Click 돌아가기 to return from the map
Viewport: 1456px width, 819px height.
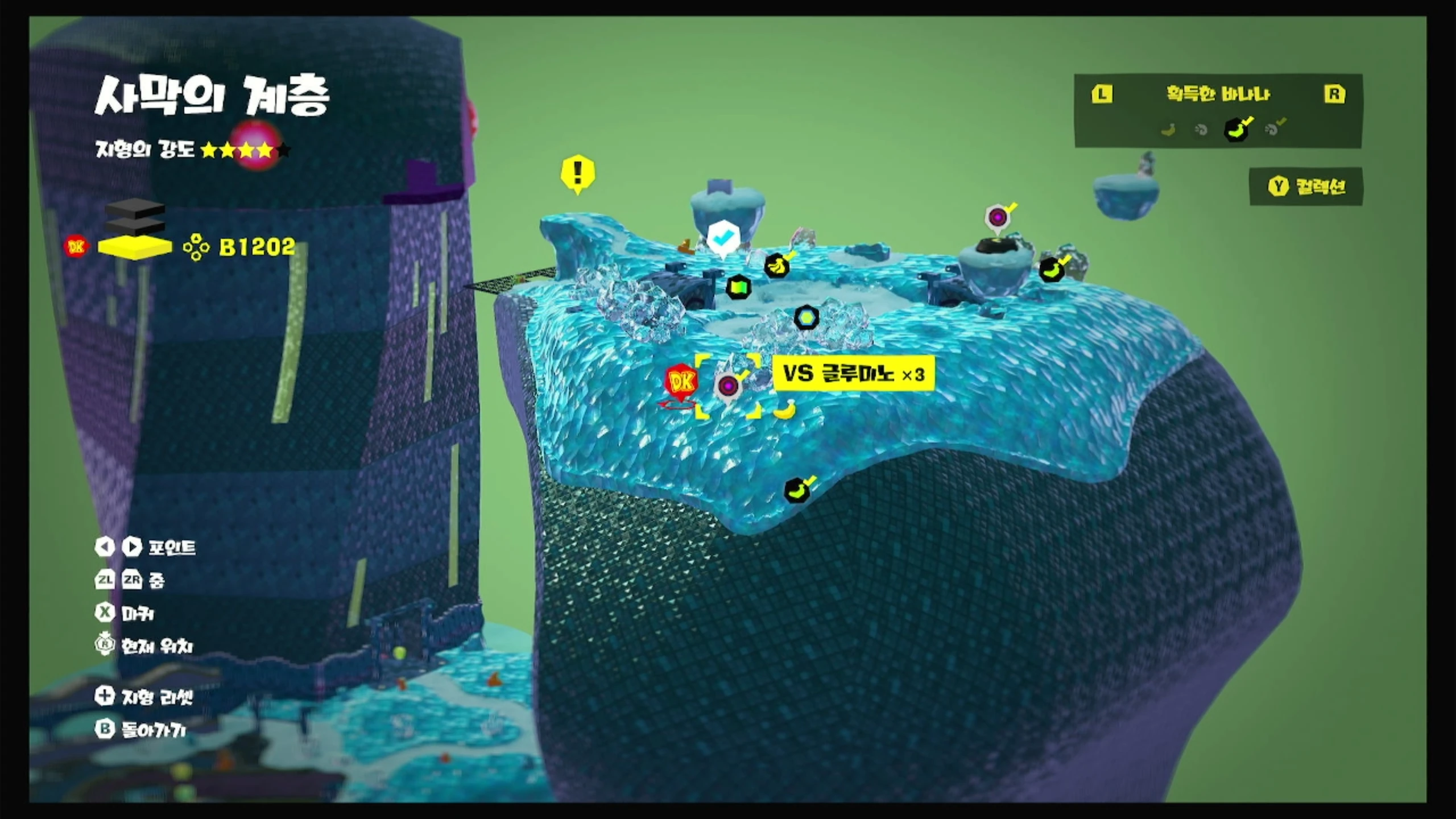click(142, 730)
